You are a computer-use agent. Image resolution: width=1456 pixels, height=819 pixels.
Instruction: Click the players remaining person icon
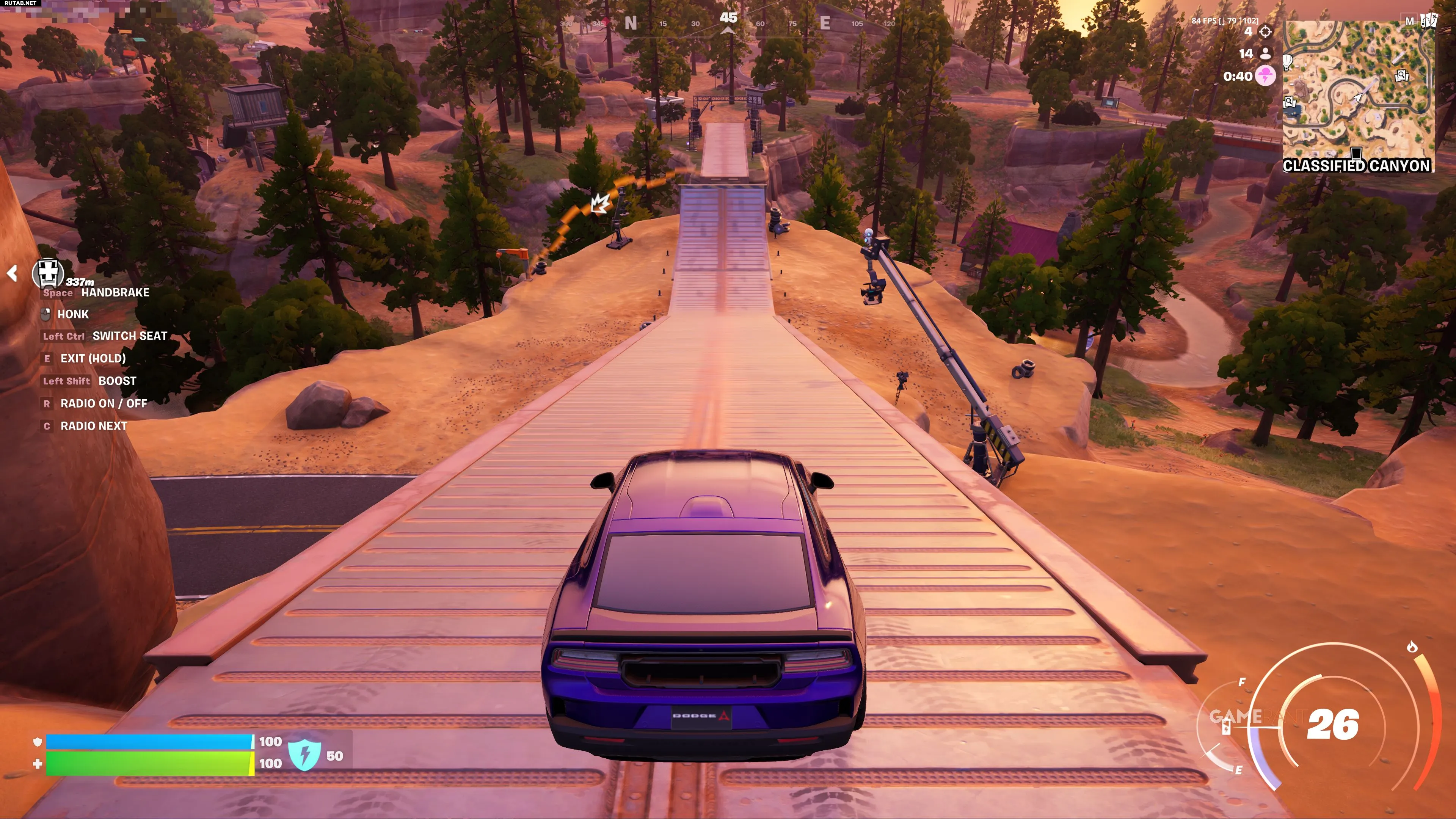(1266, 54)
